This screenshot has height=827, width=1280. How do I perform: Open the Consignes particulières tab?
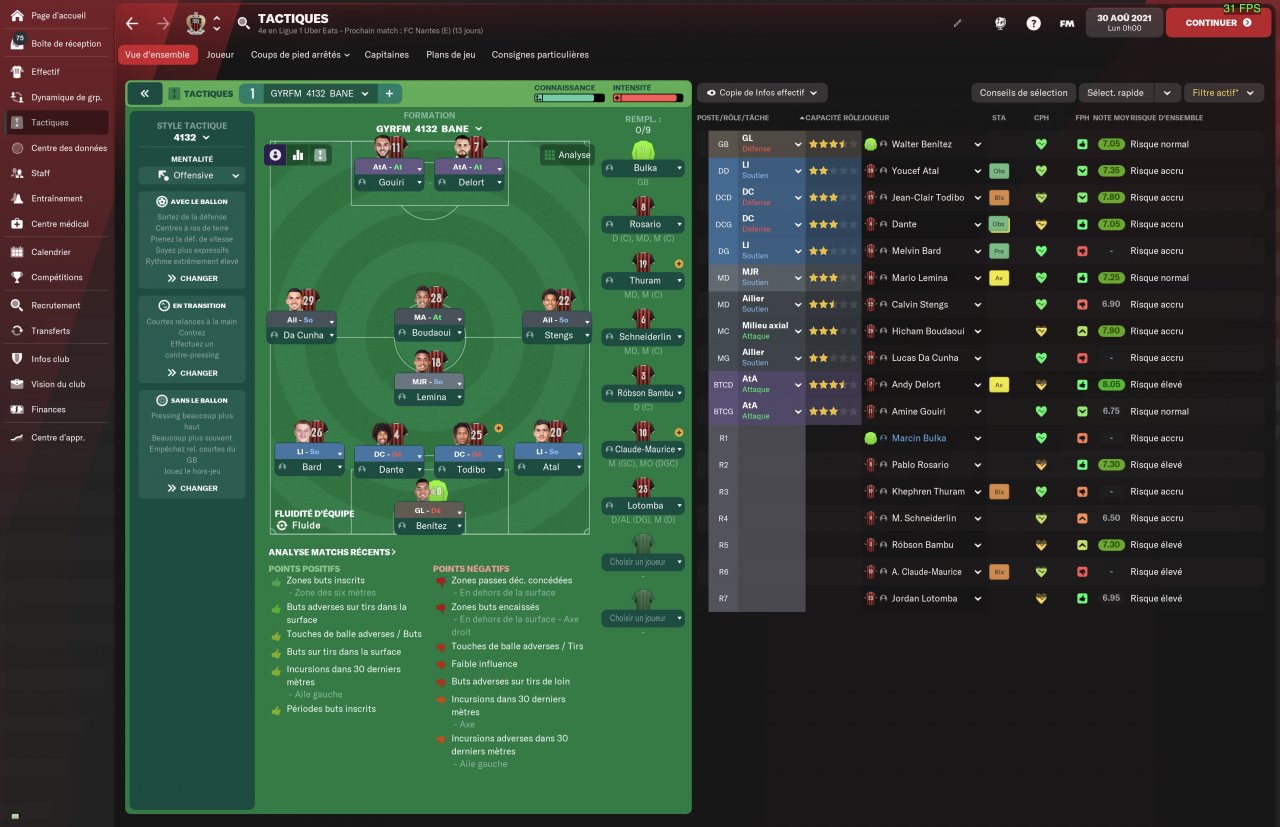[540, 55]
